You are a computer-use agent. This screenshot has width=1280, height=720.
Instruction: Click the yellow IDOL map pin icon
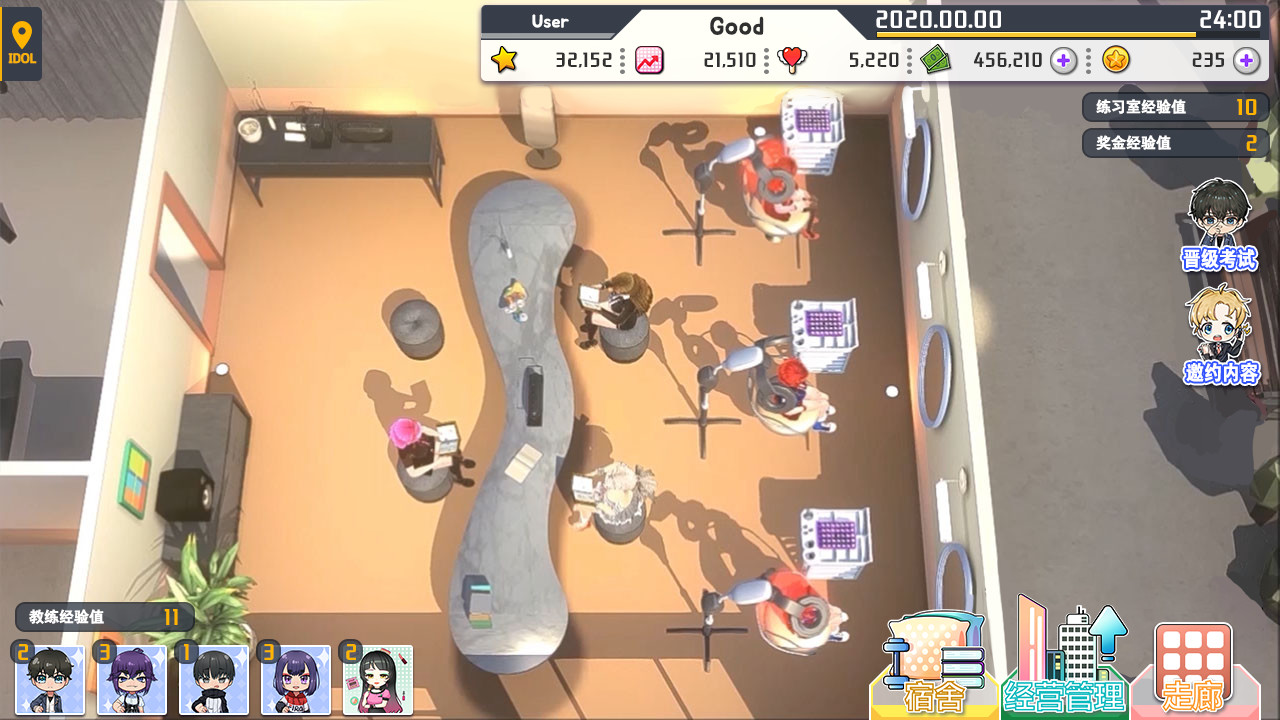22,44
